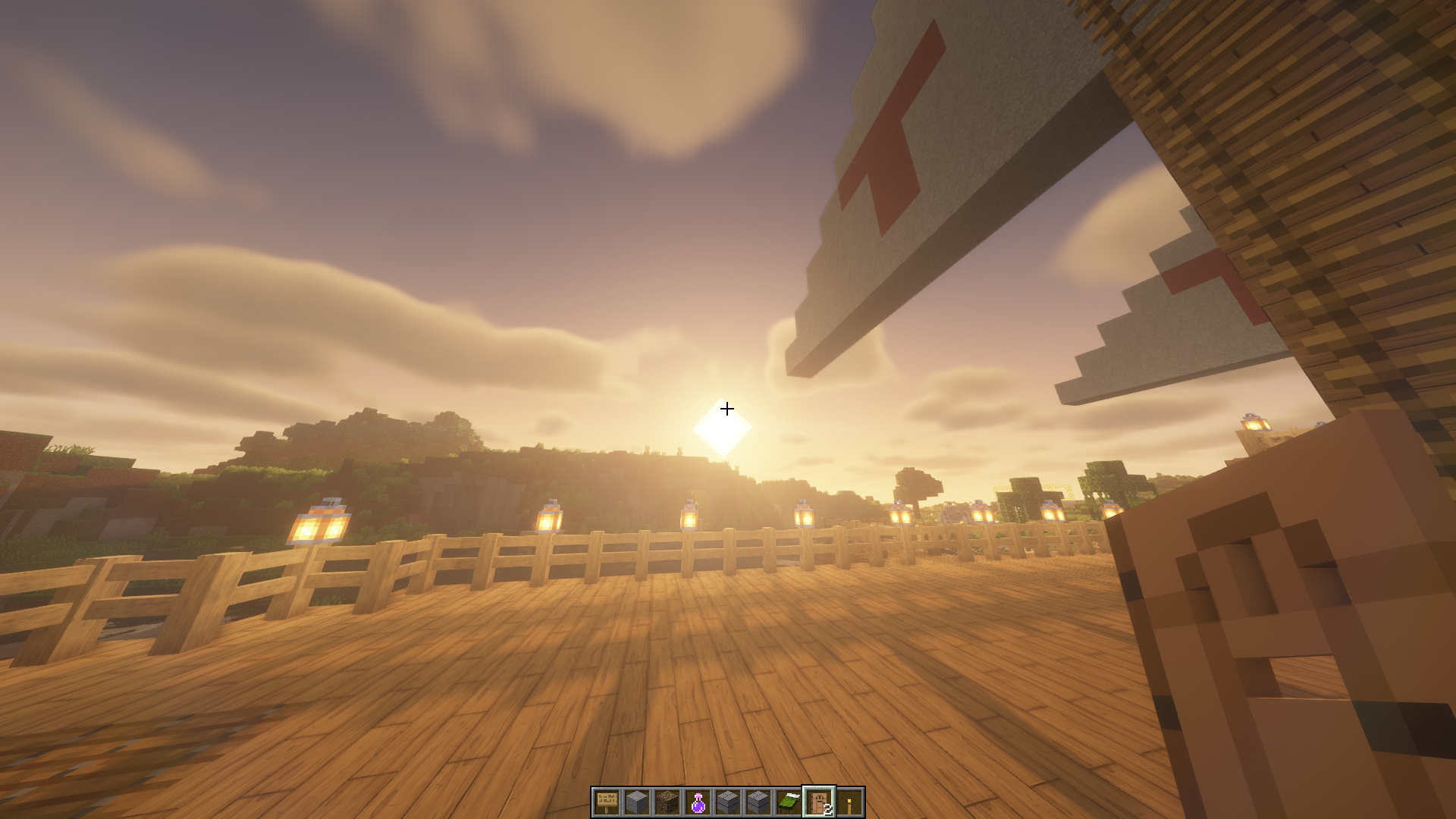Click the wooden door hotbar slot
Viewport: 1456px width, 819px height.
(x=819, y=802)
